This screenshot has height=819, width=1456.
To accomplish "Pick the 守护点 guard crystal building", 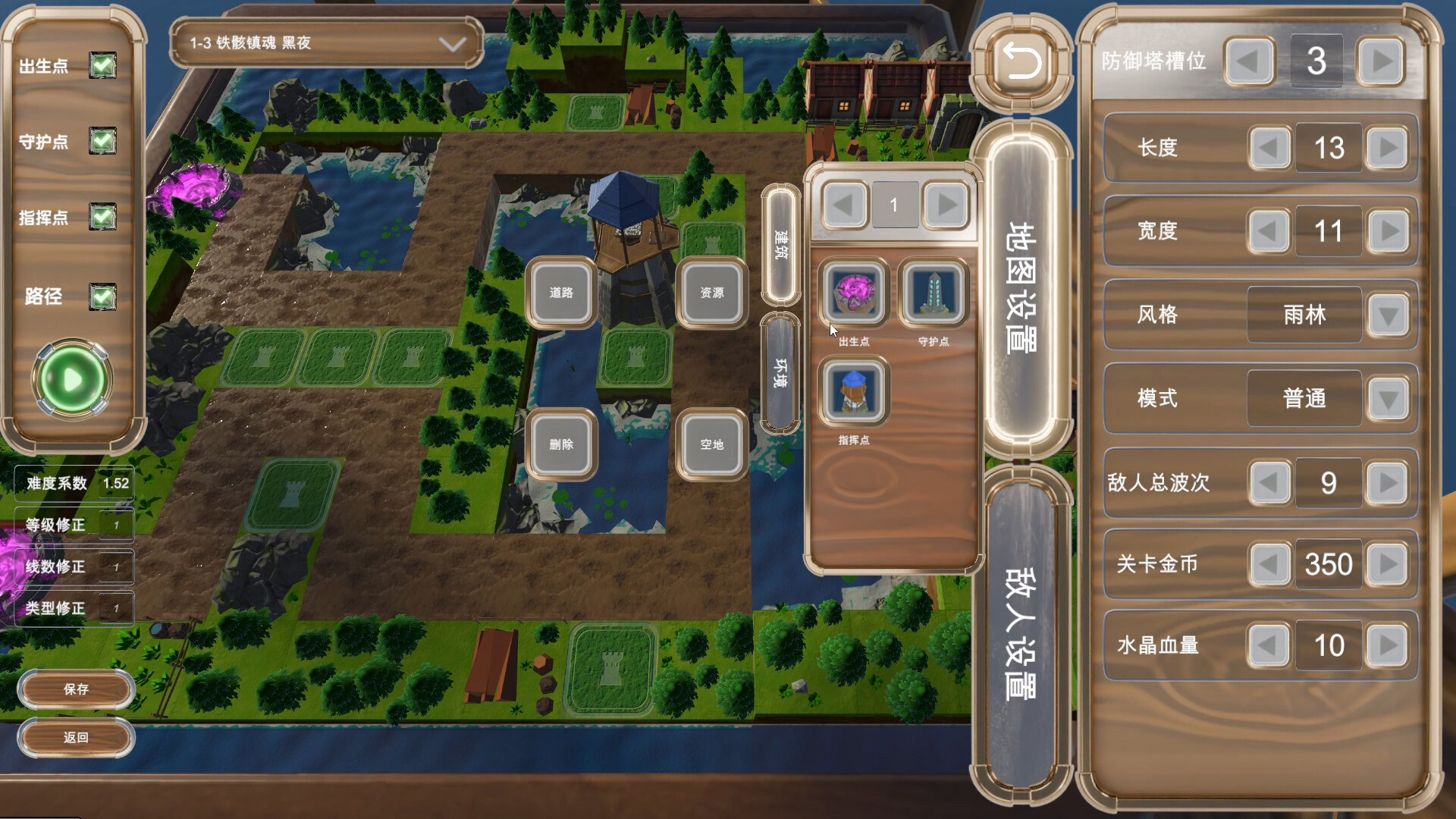I will click(934, 293).
